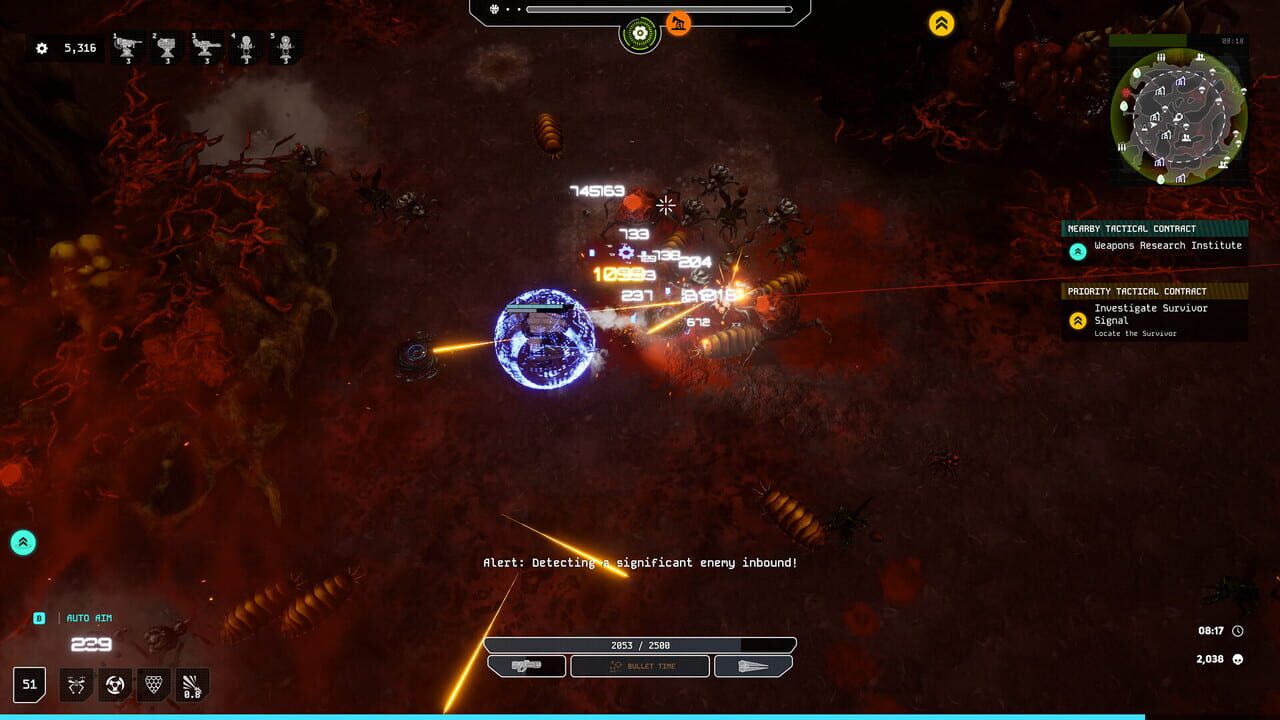
Task: Select the rifle primary weapon icon
Action: tap(527, 665)
